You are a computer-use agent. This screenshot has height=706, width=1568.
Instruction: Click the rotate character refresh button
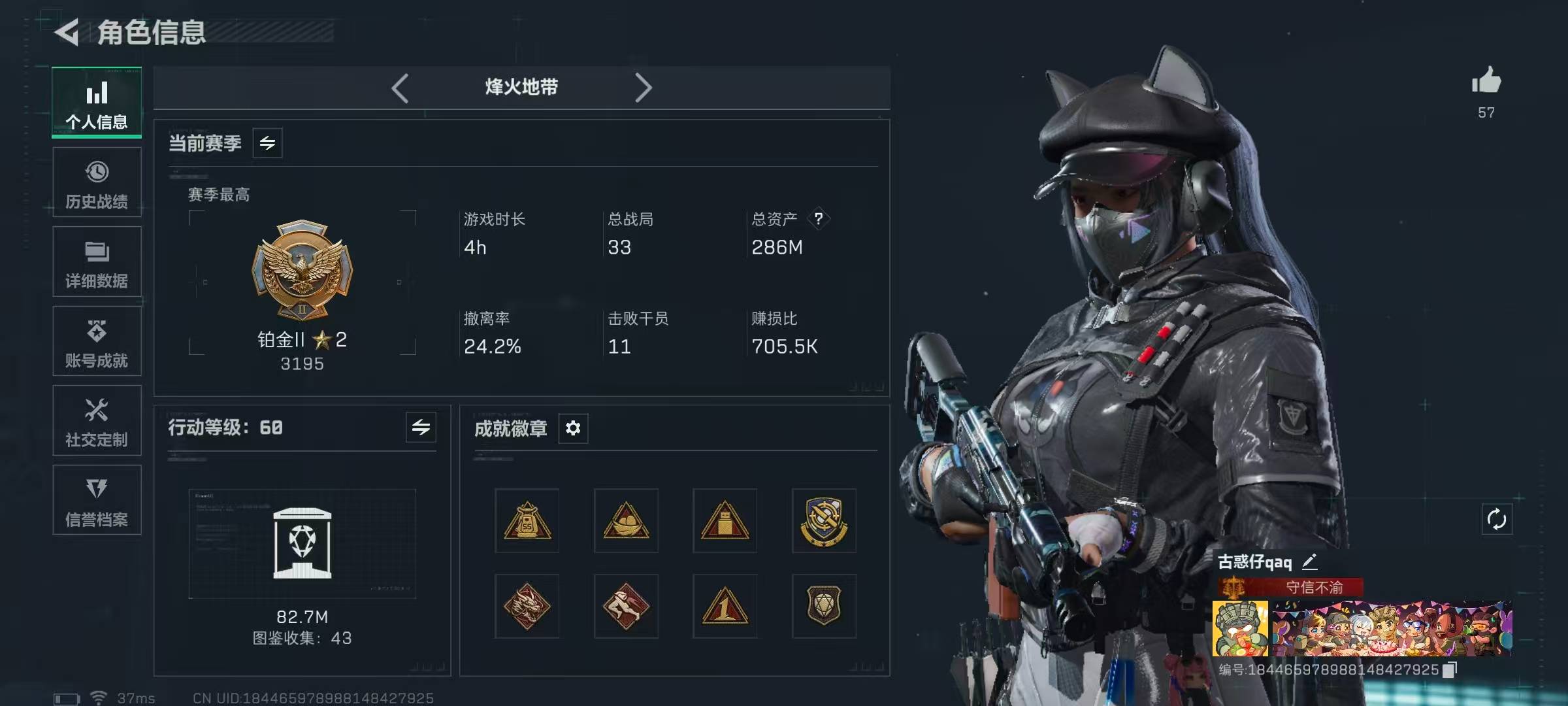[1497, 520]
